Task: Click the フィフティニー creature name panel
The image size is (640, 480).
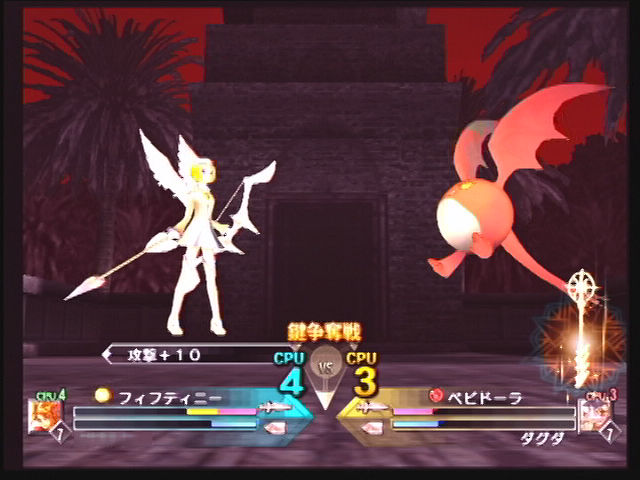Action: click(160, 396)
